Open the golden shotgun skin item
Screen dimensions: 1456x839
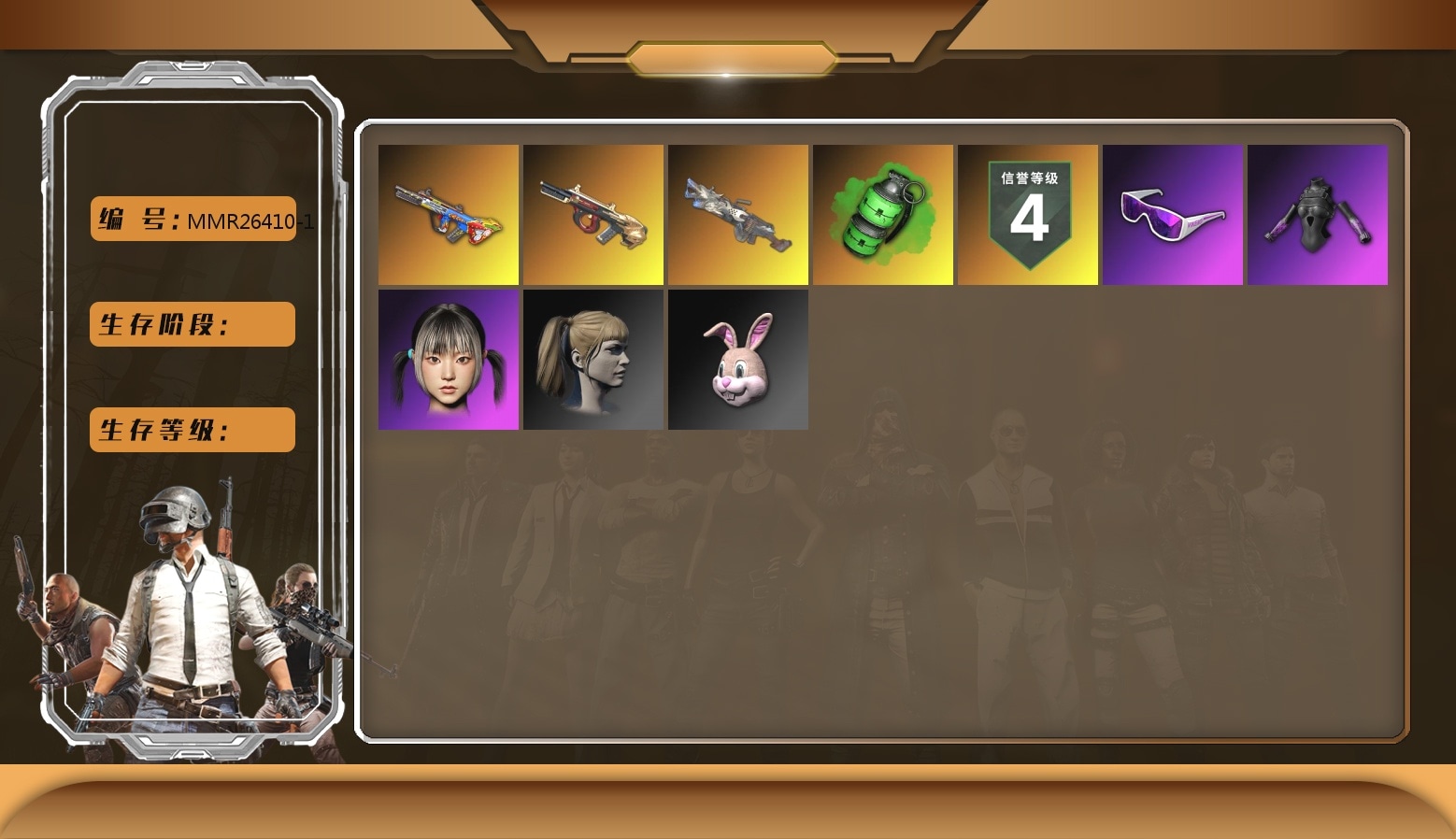coord(592,214)
